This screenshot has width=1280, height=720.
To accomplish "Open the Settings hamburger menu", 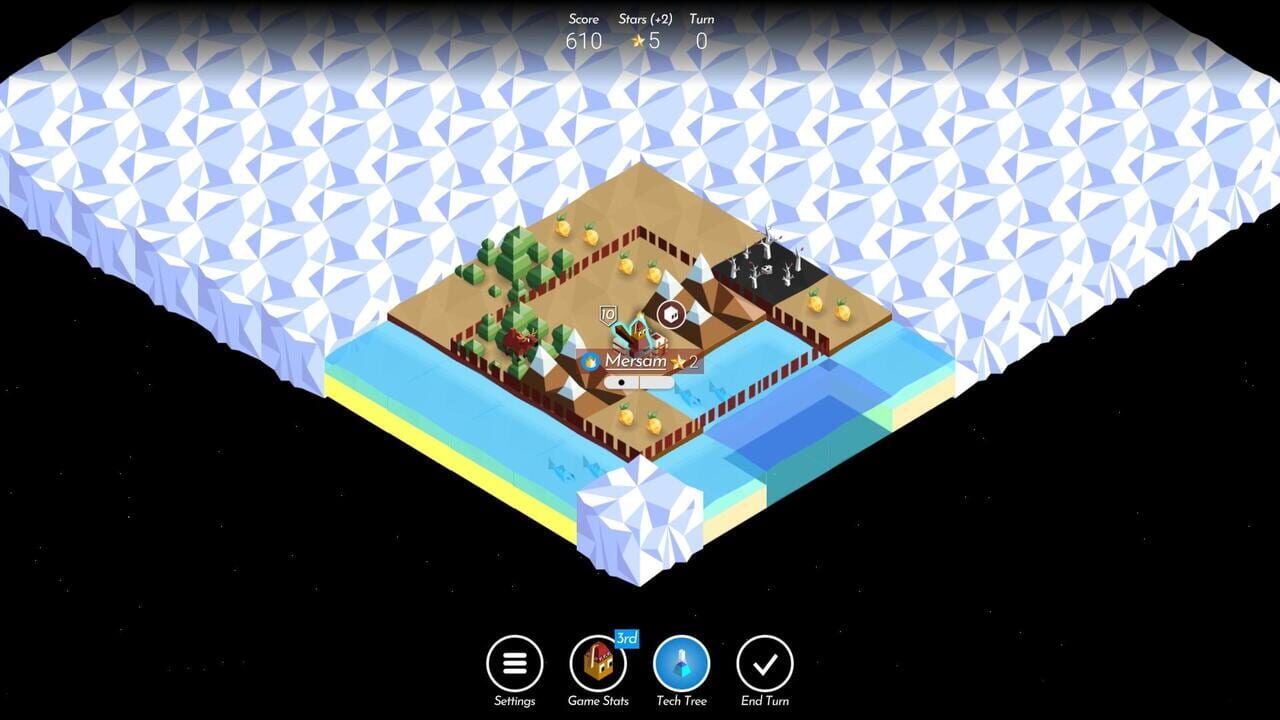I will (514, 663).
